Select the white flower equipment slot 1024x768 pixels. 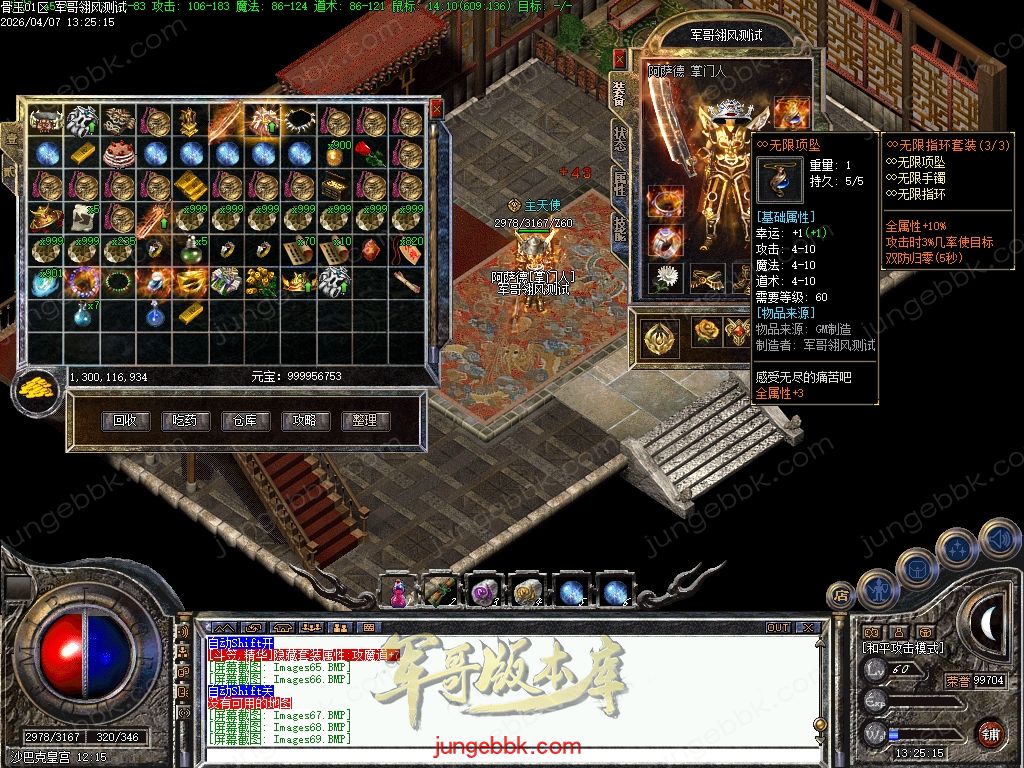click(x=664, y=278)
